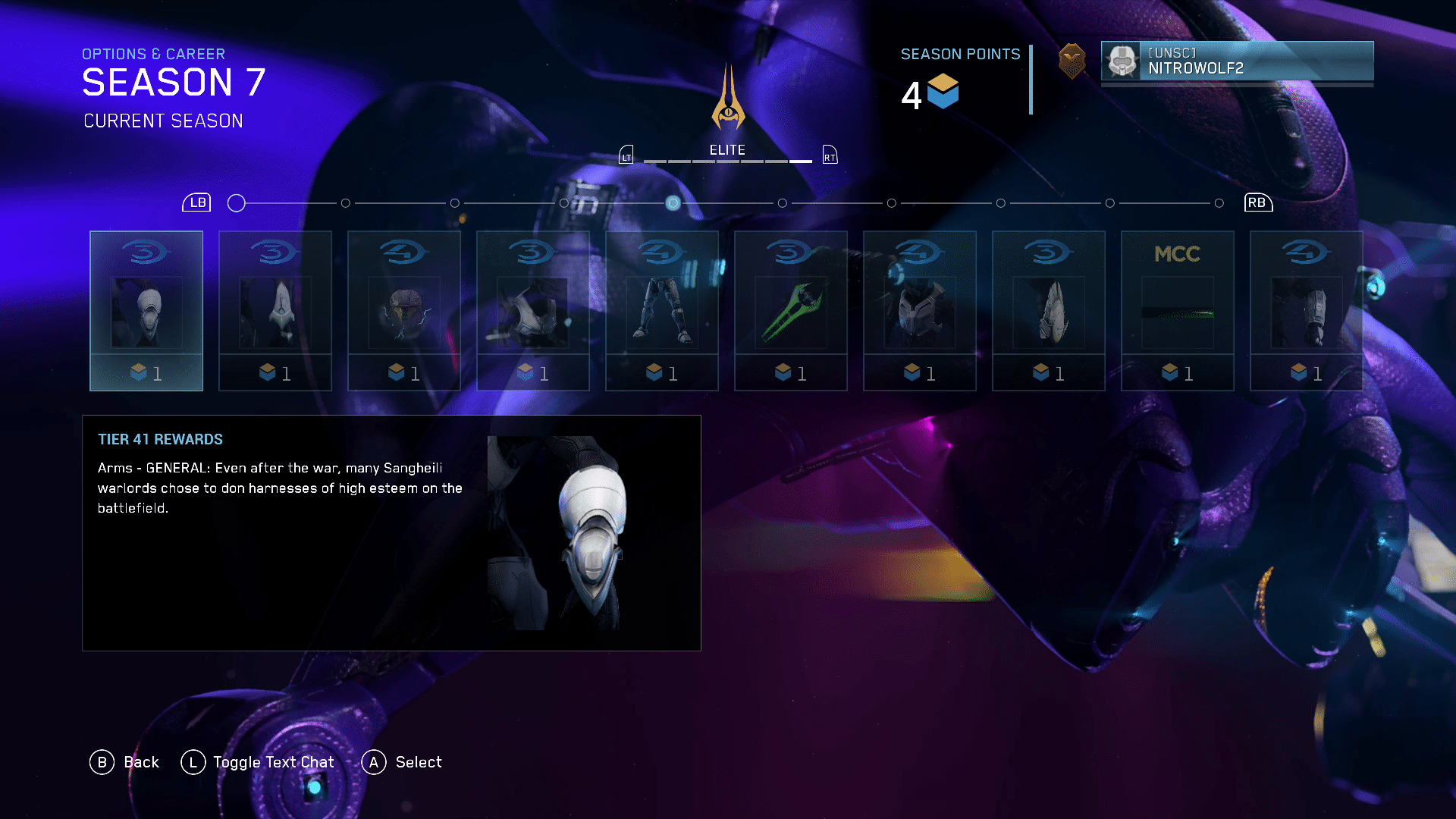Click the Select option at the bottom
The width and height of the screenshot is (1456, 819).
point(402,762)
